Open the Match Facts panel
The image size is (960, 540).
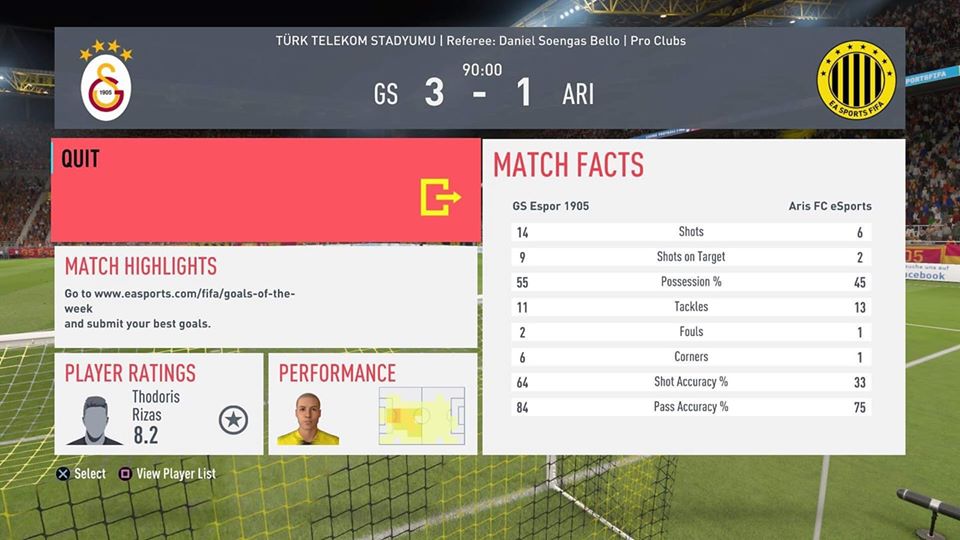[692, 297]
